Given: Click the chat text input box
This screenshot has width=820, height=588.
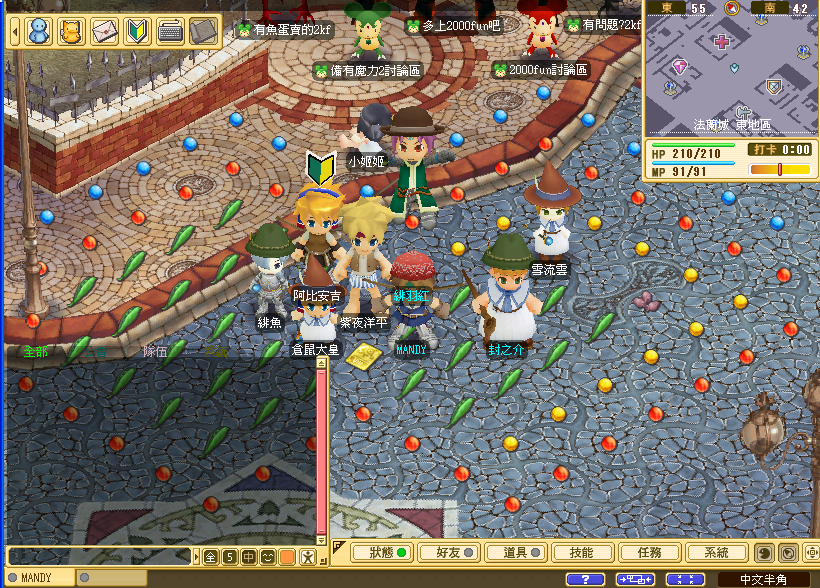Looking at the screenshot, I should 98,556.
